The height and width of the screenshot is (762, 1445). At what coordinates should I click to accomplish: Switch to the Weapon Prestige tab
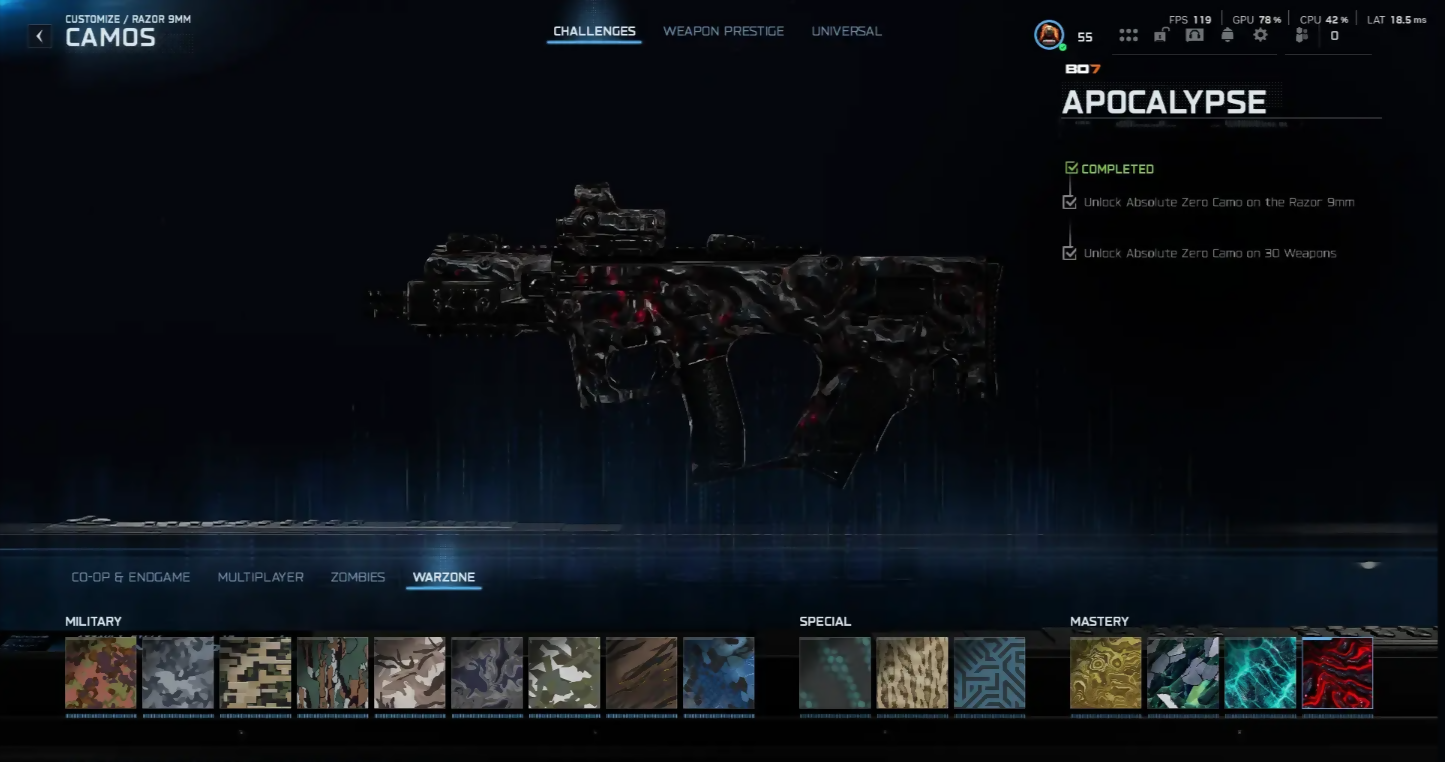tap(723, 31)
